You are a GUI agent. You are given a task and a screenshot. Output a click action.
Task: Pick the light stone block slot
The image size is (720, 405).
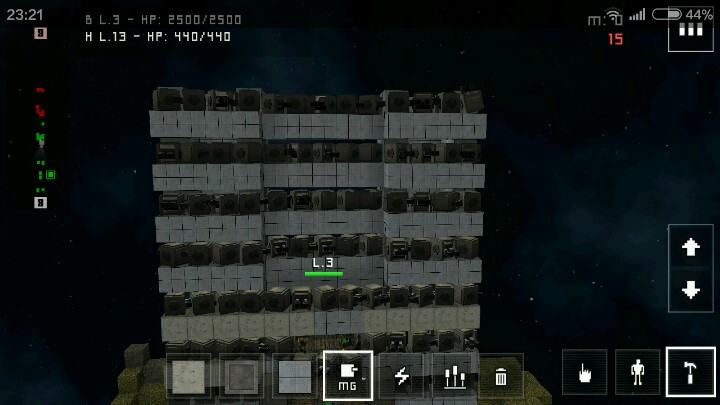coord(188,376)
